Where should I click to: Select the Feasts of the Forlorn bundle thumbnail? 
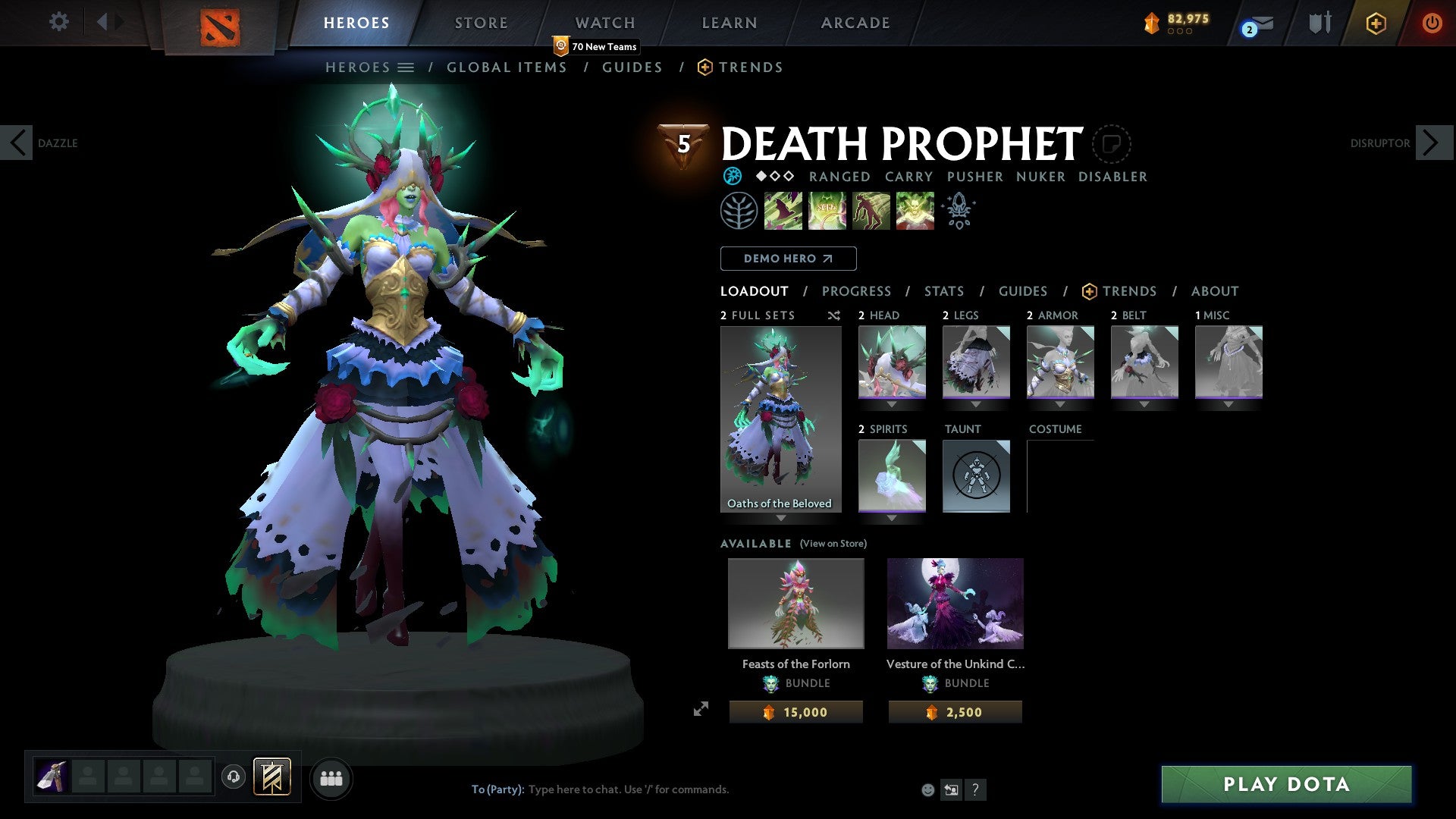click(x=795, y=603)
